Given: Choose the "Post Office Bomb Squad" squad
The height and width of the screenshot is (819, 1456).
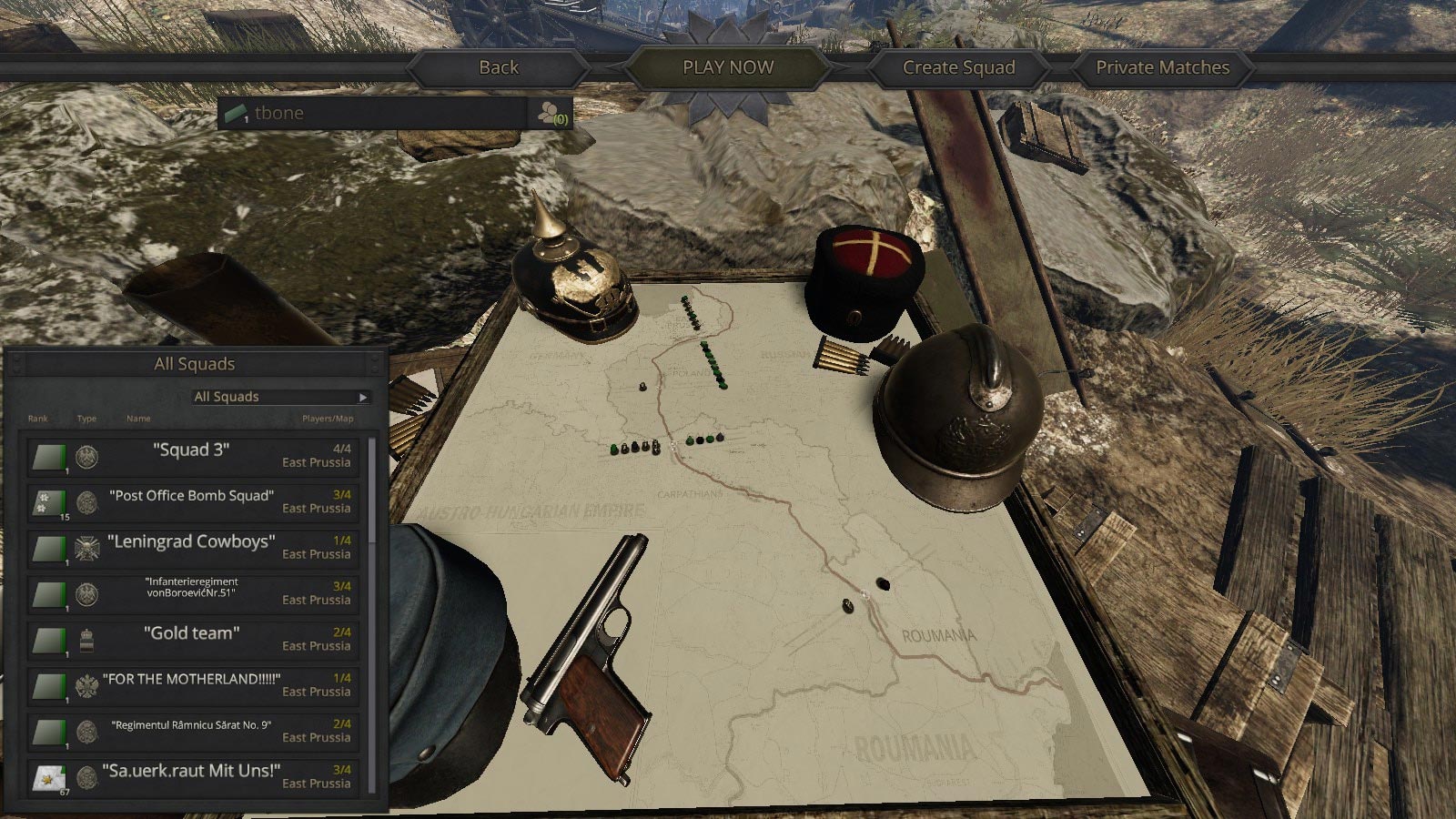Looking at the screenshot, I should pyautogui.click(x=192, y=501).
